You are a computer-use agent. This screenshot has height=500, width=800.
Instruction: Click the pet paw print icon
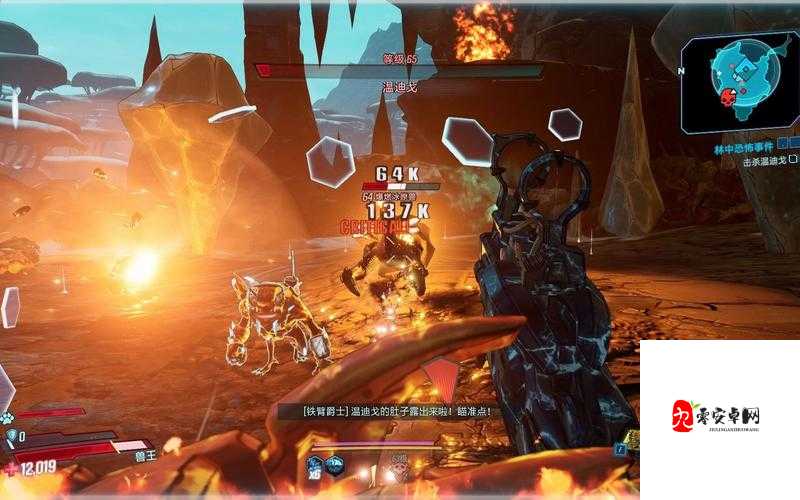[x=9, y=417]
